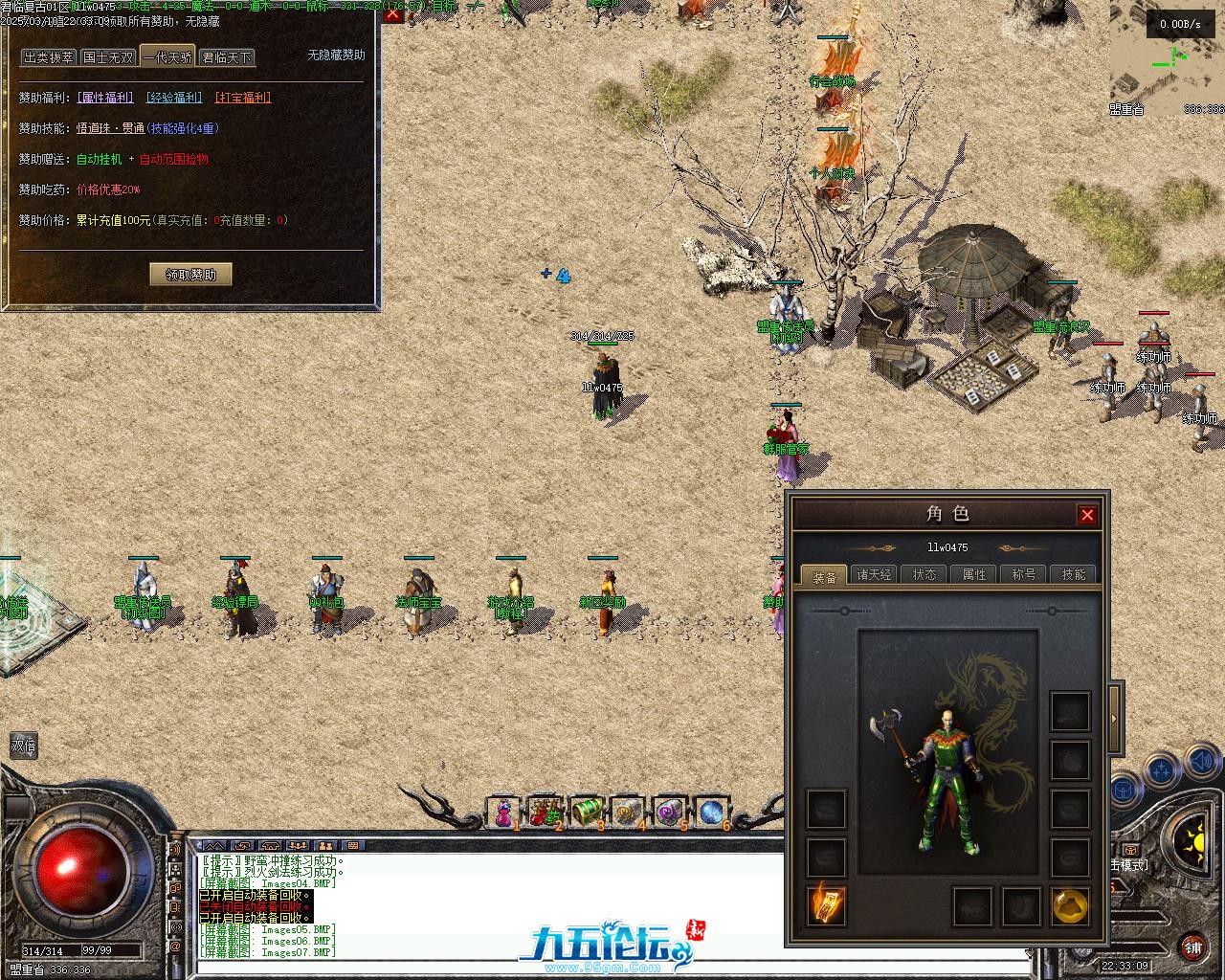The width and height of the screenshot is (1225, 980).
Task: Open the 属性 attributes tab
Action: [x=974, y=574]
